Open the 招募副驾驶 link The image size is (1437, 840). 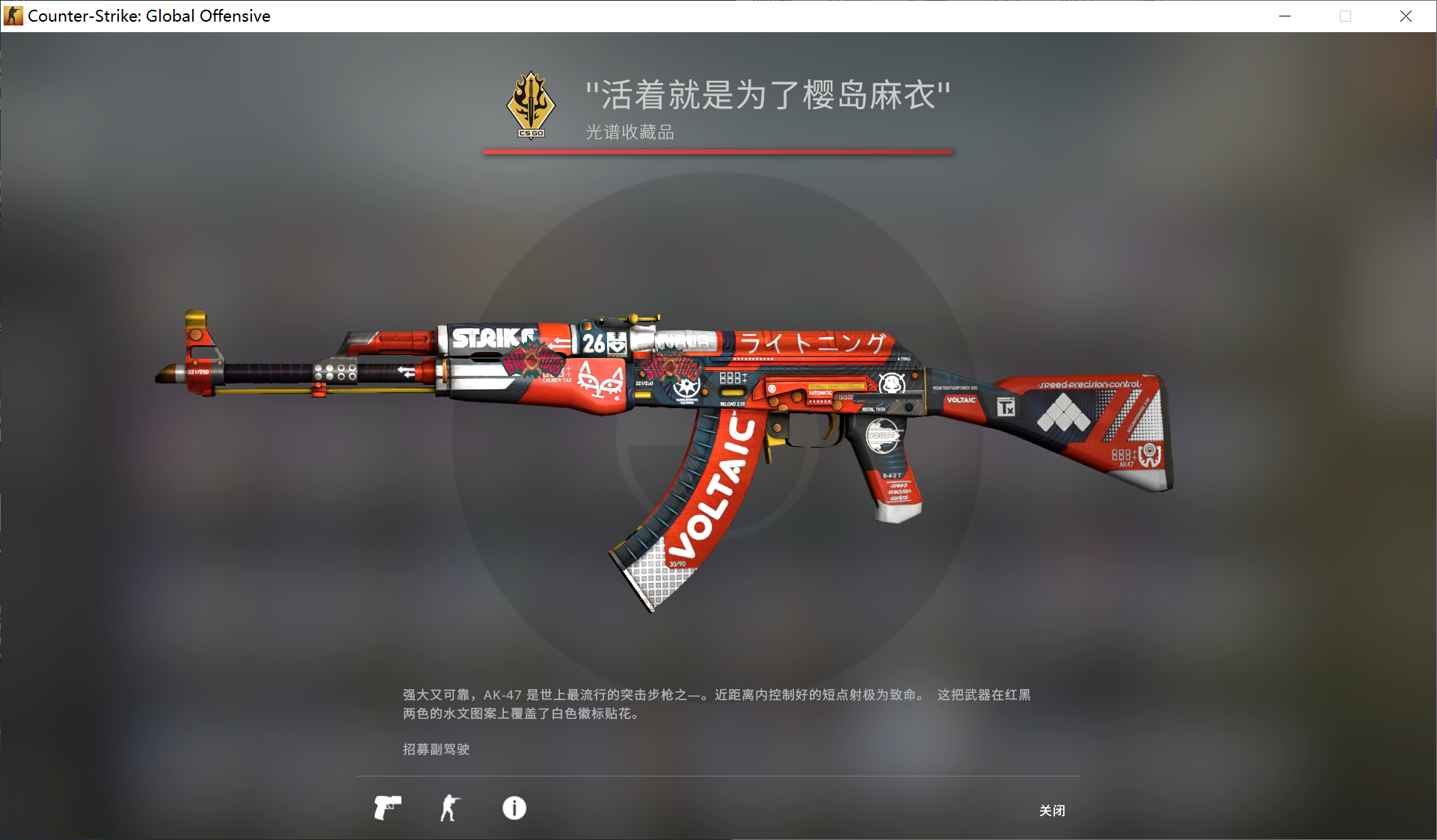coord(435,750)
